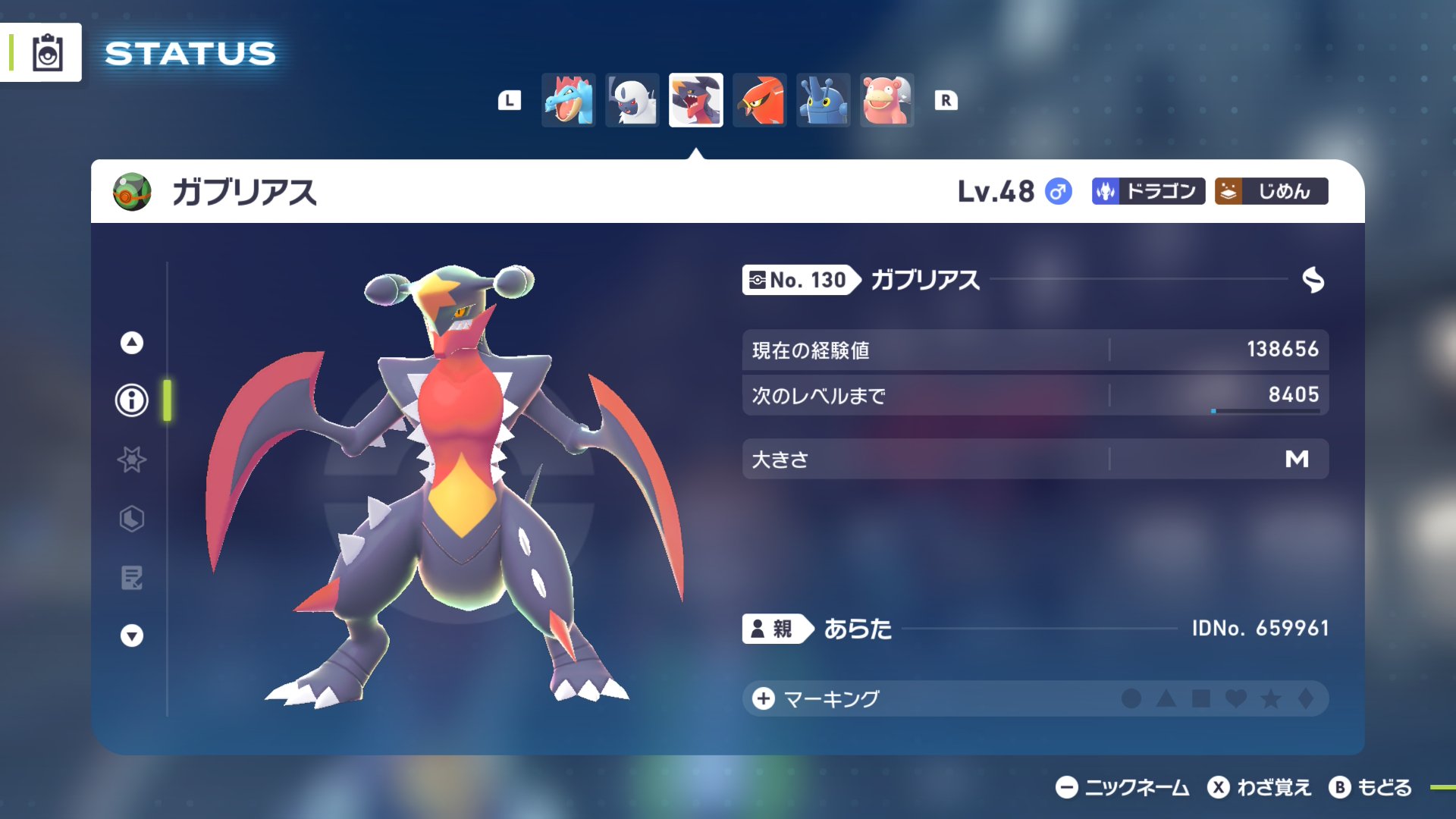The width and height of the screenshot is (1456, 819).
Task: Open the hexagon stats page icon
Action: pyautogui.click(x=130, y=520)
